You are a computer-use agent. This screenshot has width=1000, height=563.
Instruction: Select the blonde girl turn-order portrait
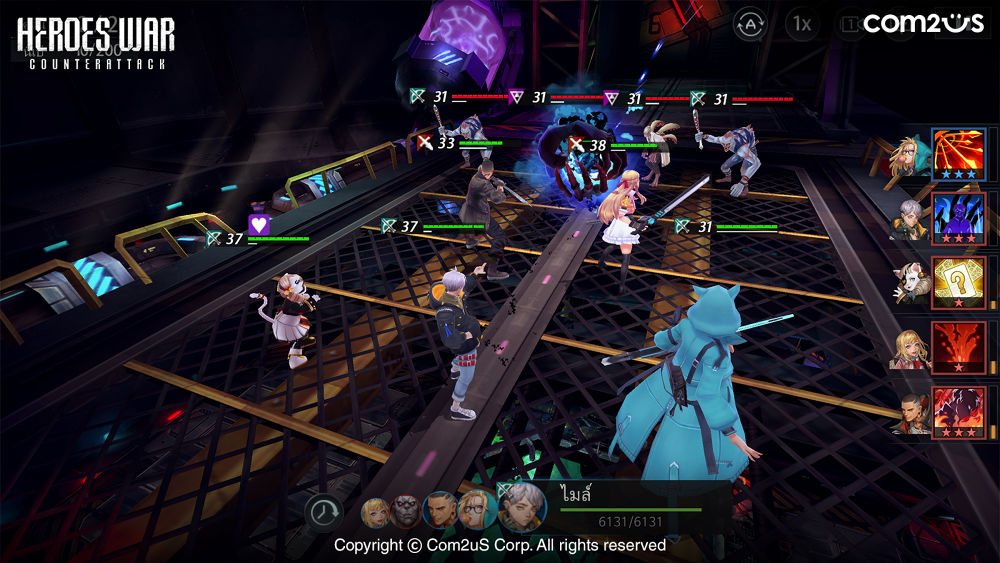click(x=377, y=512)
